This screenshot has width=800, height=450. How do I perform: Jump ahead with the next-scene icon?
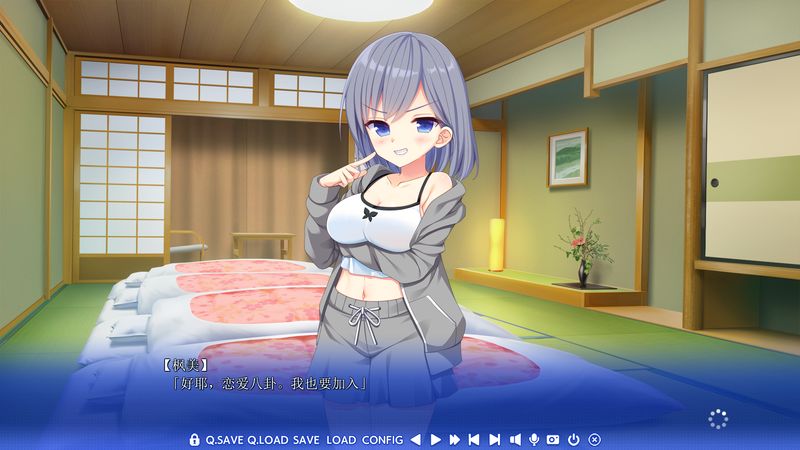pyautogui.click(x=494, y=439)
